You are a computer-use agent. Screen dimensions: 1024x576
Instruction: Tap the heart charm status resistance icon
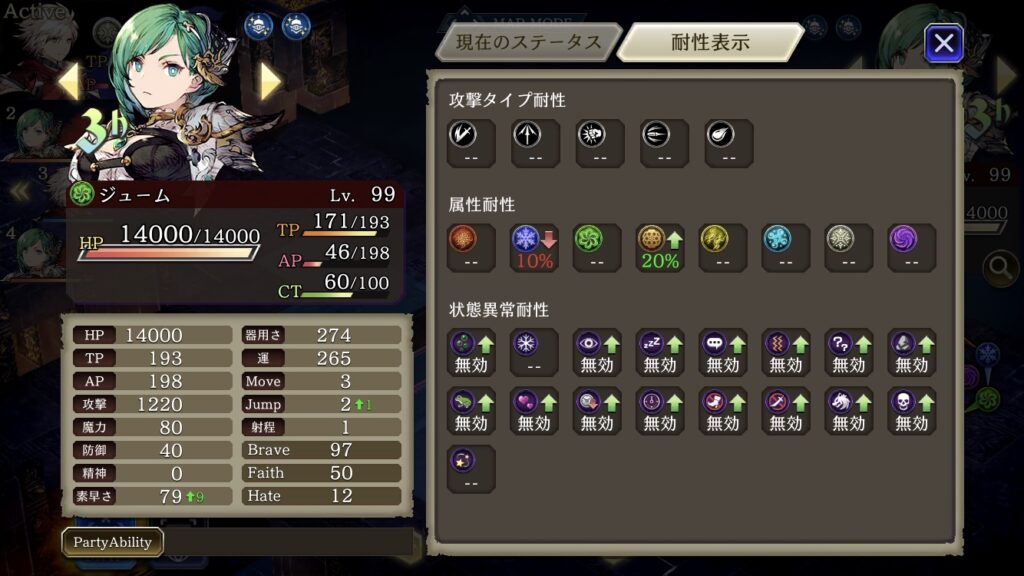(x=534, y=410)
